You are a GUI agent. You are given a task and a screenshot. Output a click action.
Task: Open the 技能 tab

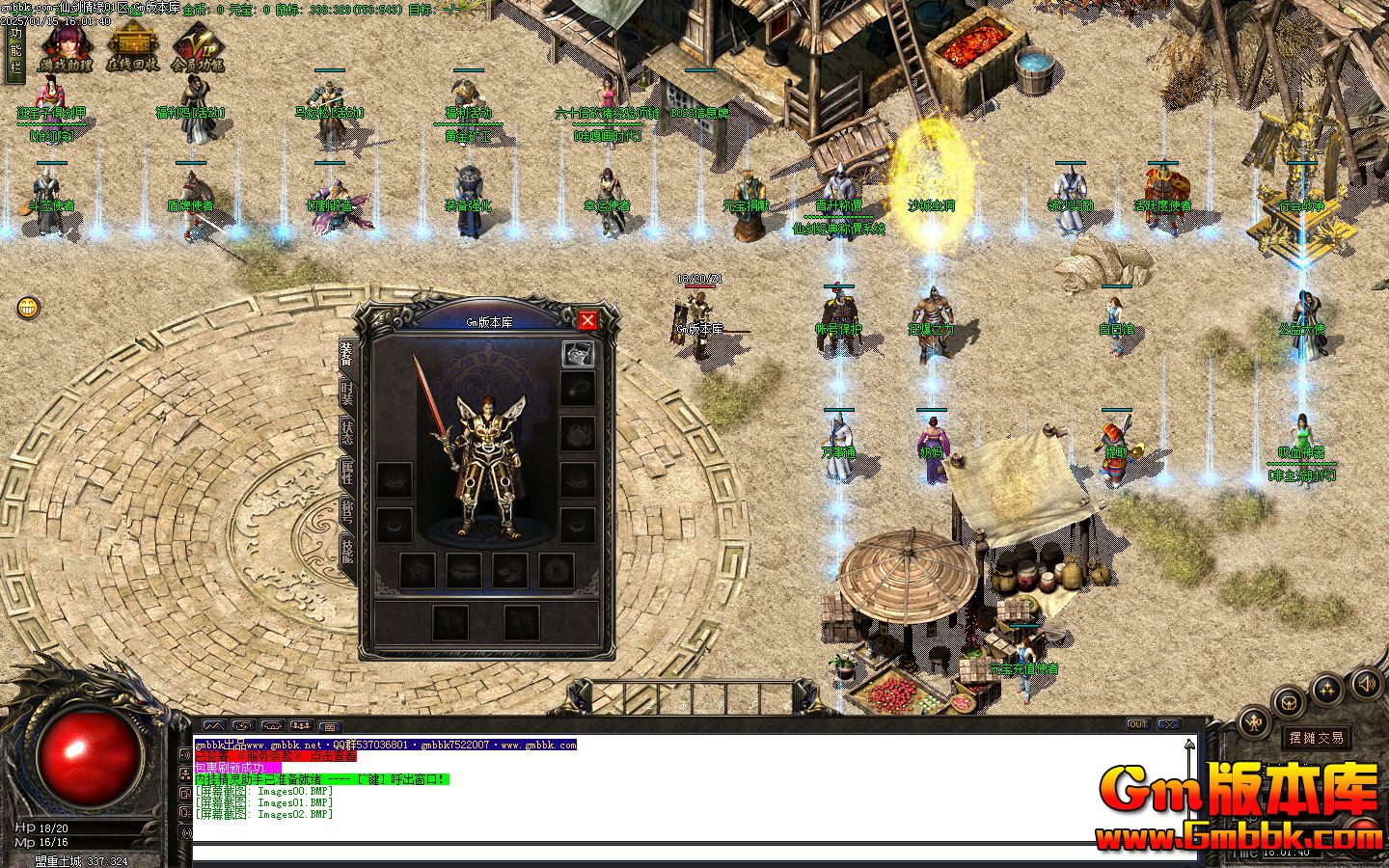[x=346, y=550]
